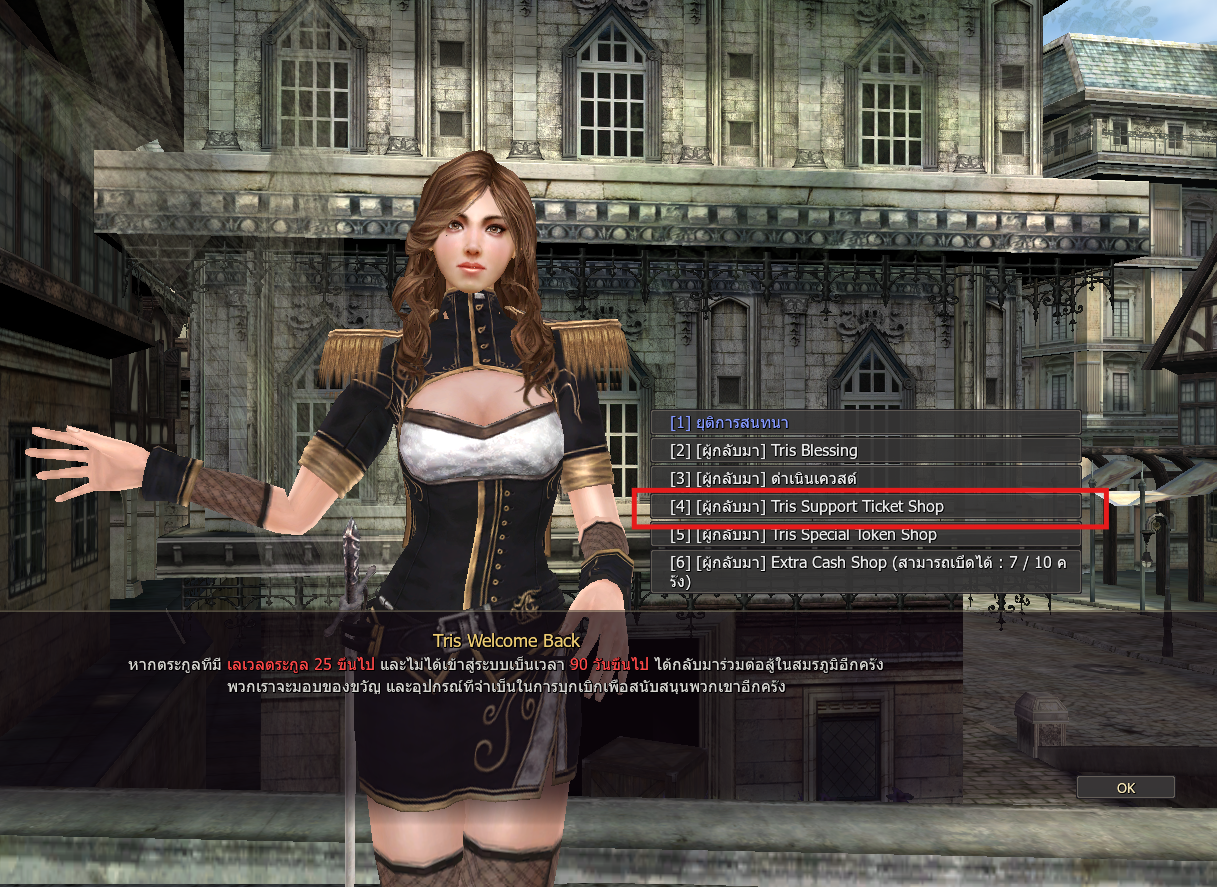Click the OK button
This screenshot has height=887, width=1217.
point(1125,788)
